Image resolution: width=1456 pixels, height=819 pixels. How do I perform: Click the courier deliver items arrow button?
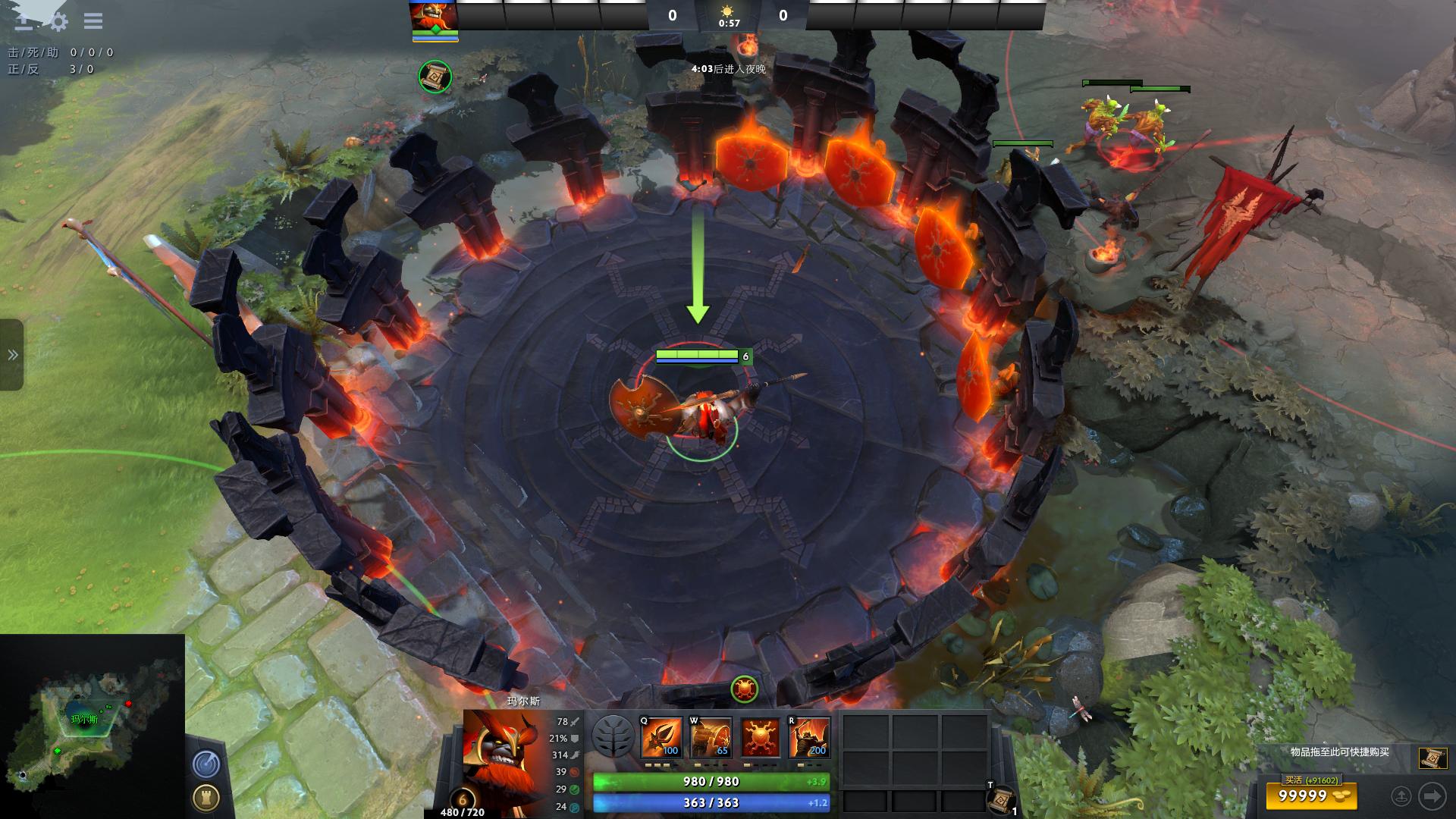(1432, 796)
